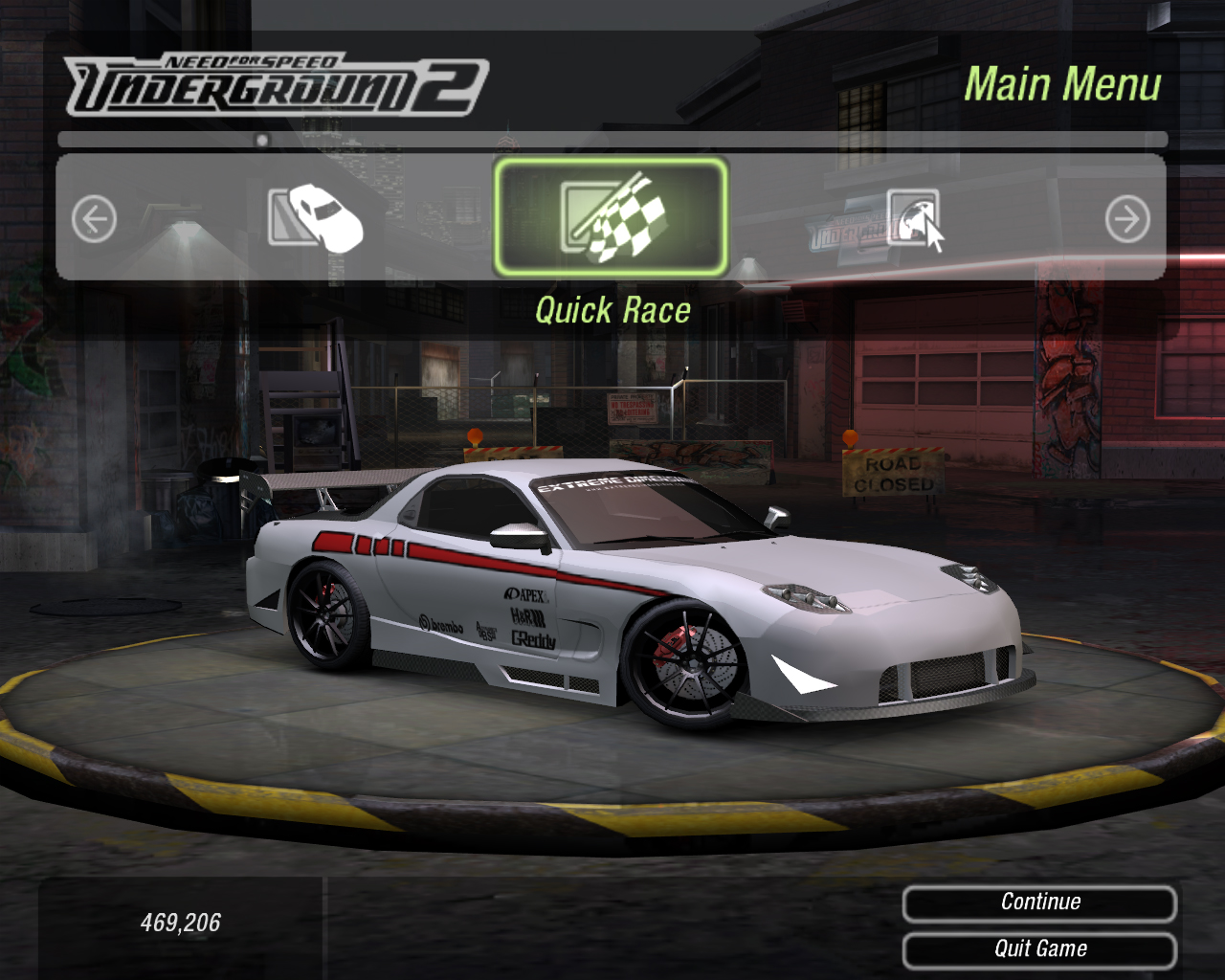Select the Quick Race menu option
1225x980 pixels.
pyautogui.click(x=611, y=218)
